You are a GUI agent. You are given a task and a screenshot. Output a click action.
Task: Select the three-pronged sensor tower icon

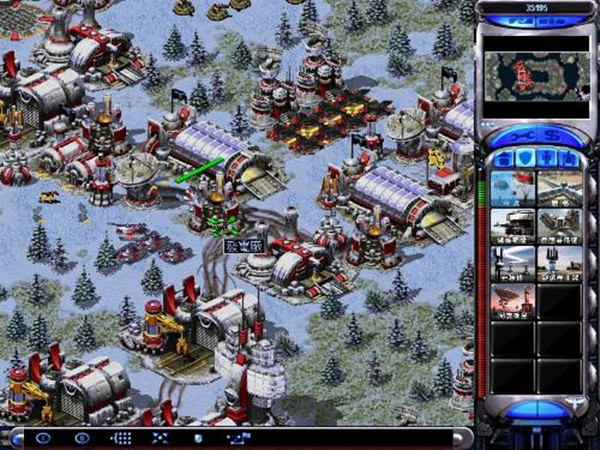click(x=560, y=262)
